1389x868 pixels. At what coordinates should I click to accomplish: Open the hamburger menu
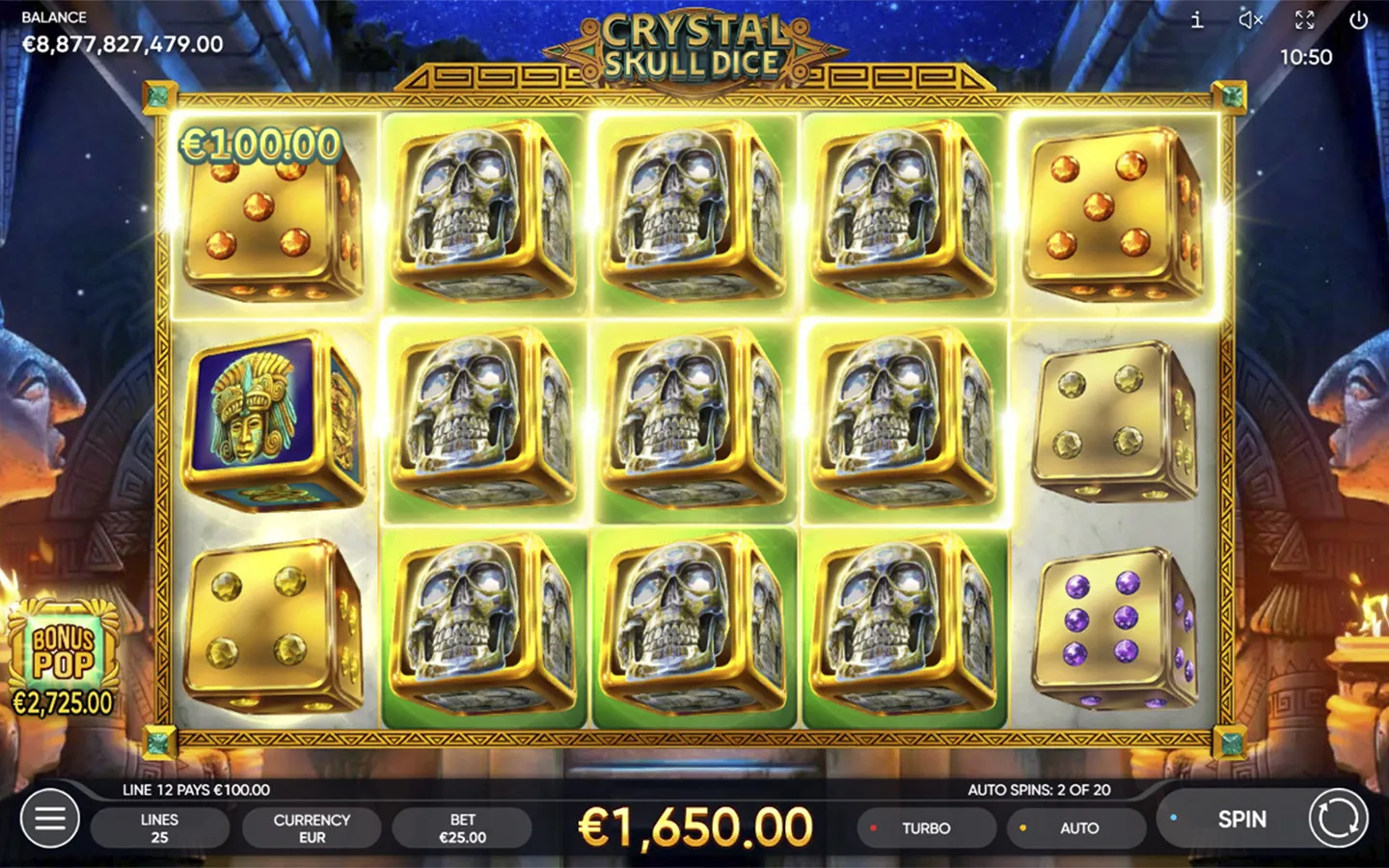tap(50, 819)
